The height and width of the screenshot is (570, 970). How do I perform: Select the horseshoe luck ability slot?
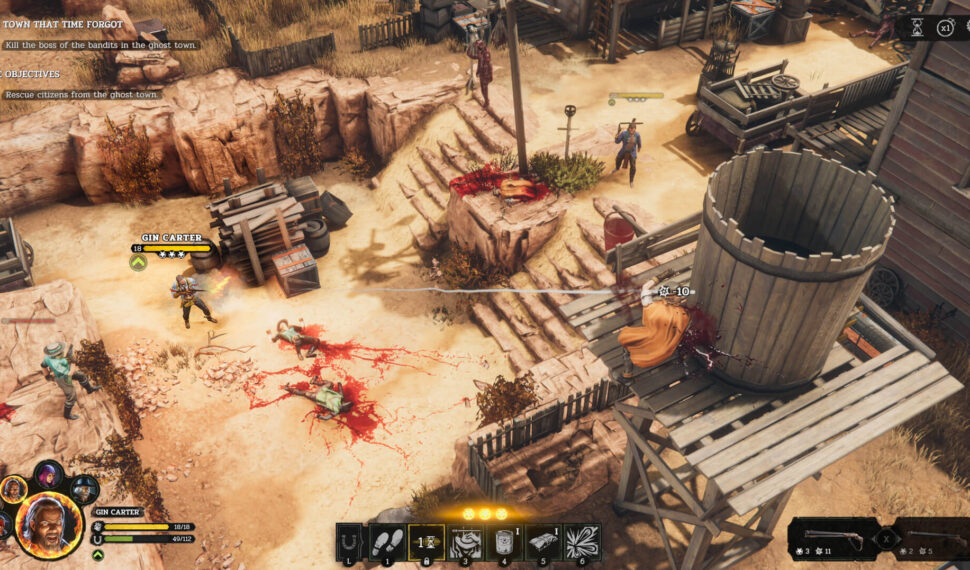click(349, 542)
